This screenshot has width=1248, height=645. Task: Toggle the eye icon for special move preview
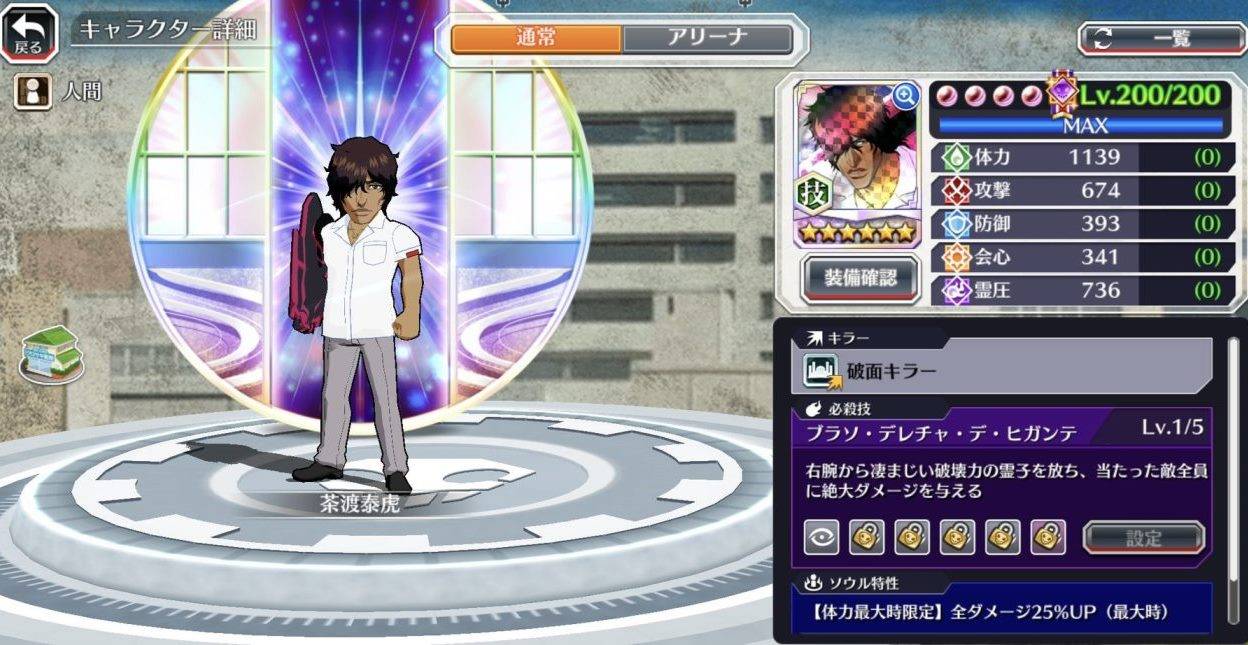[821, 537]
